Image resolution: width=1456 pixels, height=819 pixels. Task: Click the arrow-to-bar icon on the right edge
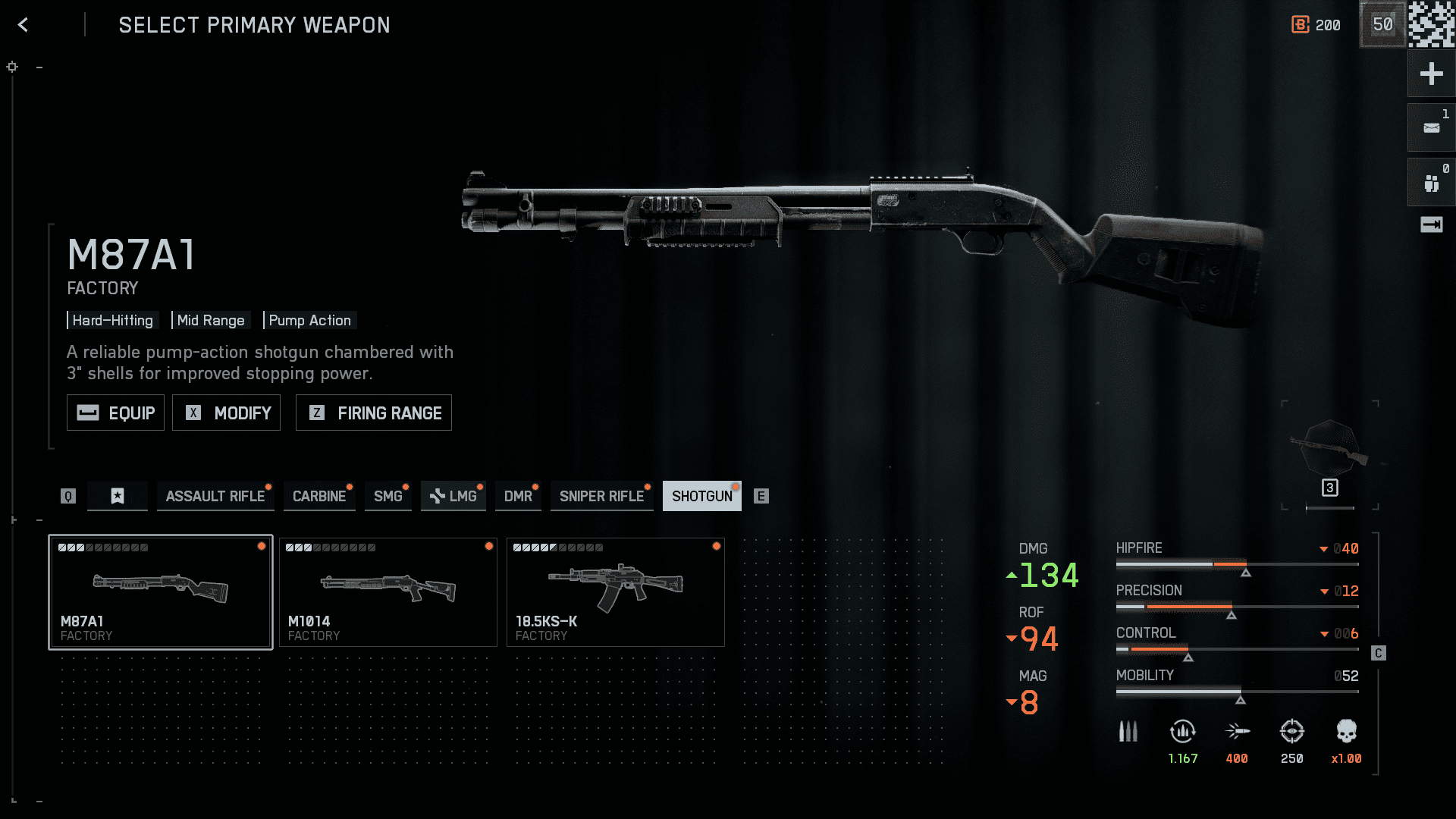1431,224
